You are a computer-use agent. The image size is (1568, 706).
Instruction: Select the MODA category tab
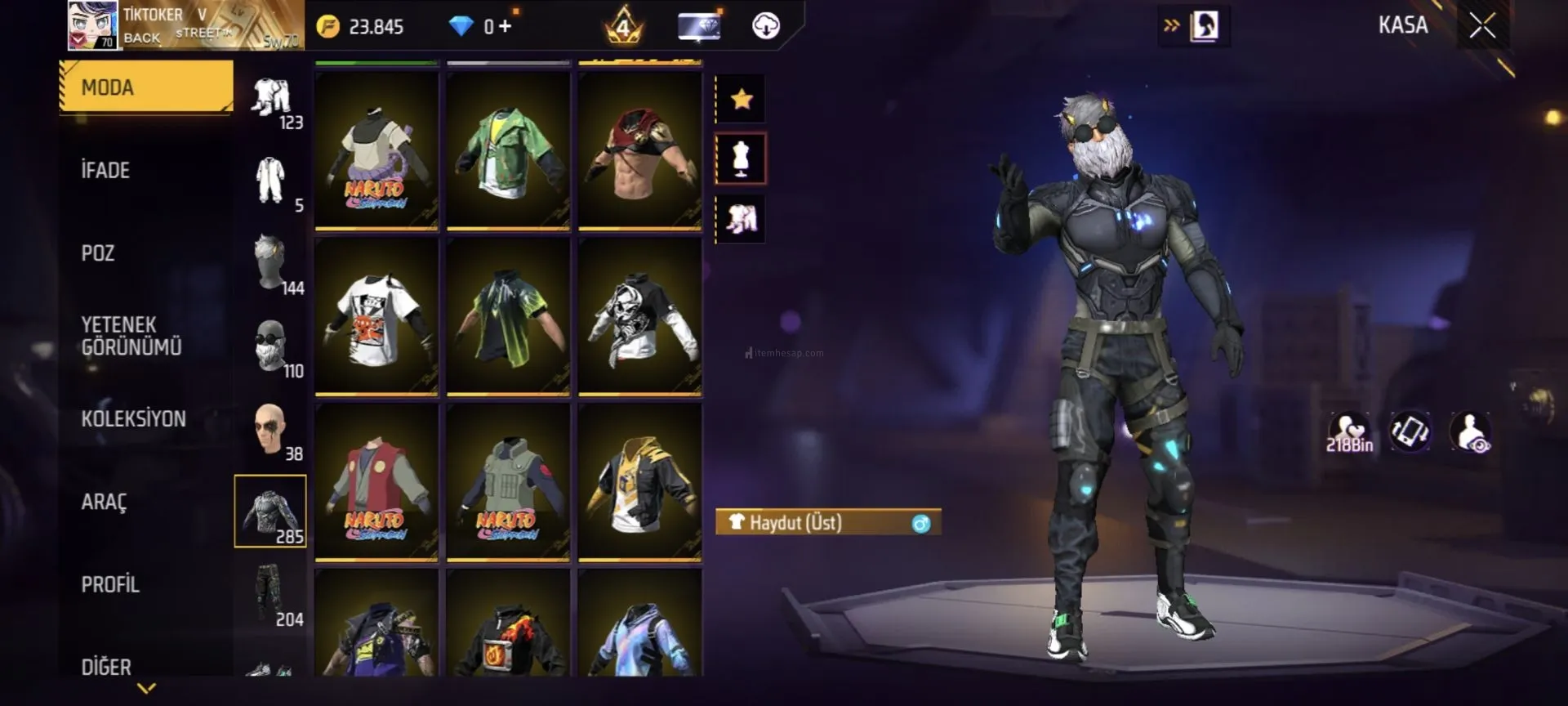(146, 87)
